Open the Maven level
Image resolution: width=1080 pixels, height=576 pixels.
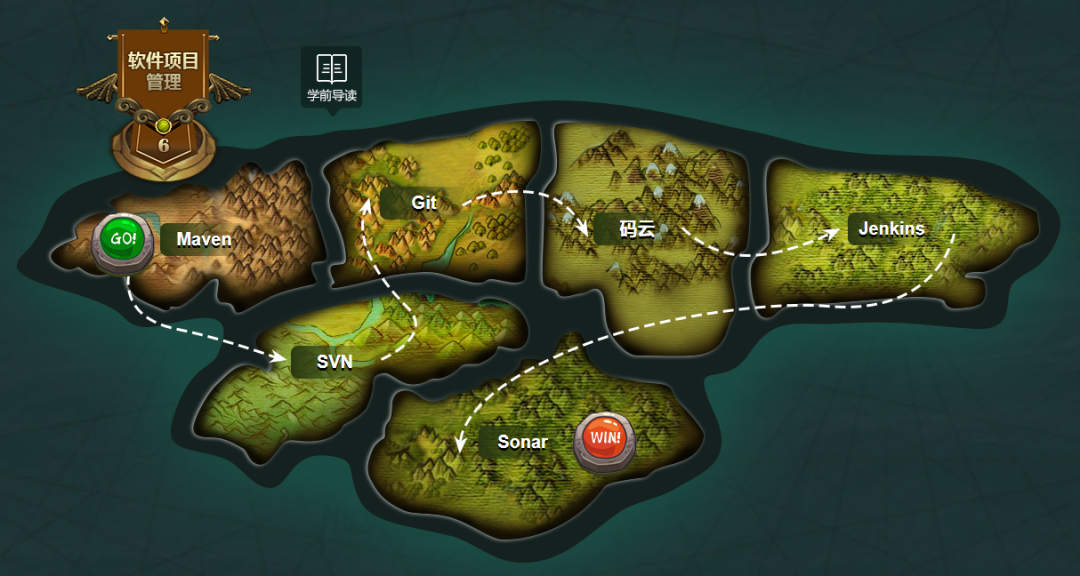coord(203,239)
